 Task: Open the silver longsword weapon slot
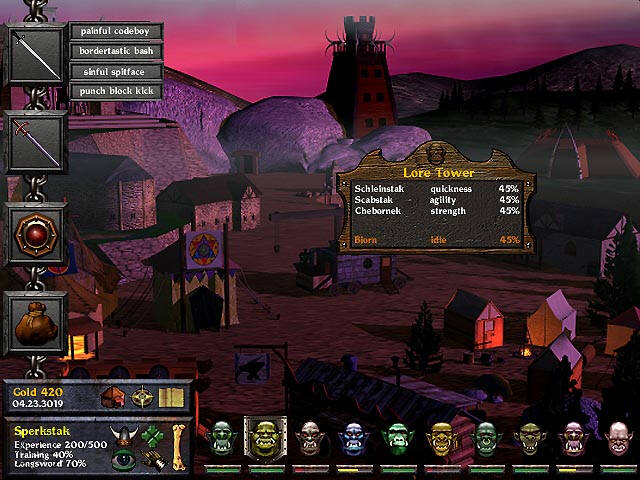coord(37,55)
